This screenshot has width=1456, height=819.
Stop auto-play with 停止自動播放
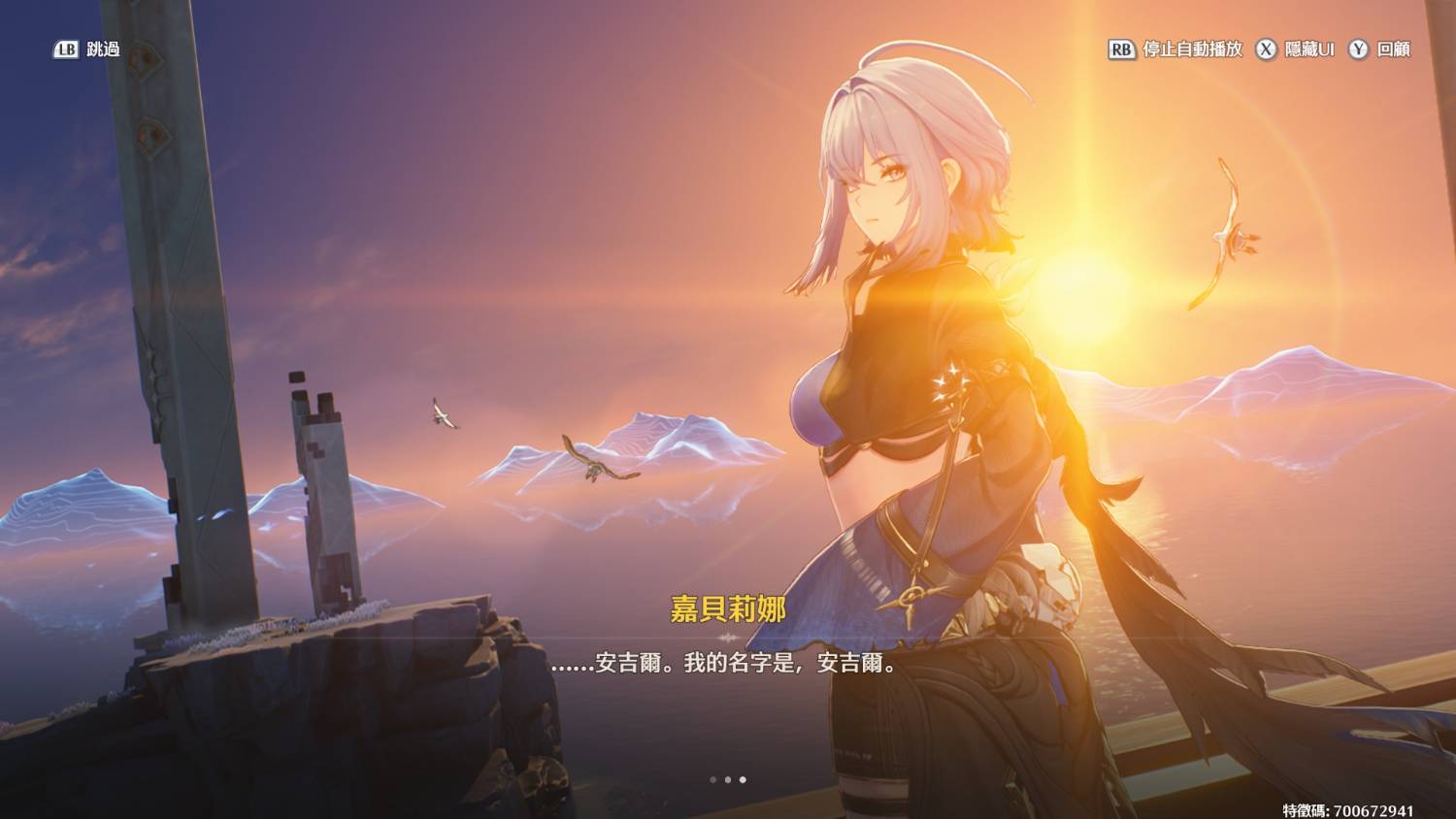click(1175, 49)
